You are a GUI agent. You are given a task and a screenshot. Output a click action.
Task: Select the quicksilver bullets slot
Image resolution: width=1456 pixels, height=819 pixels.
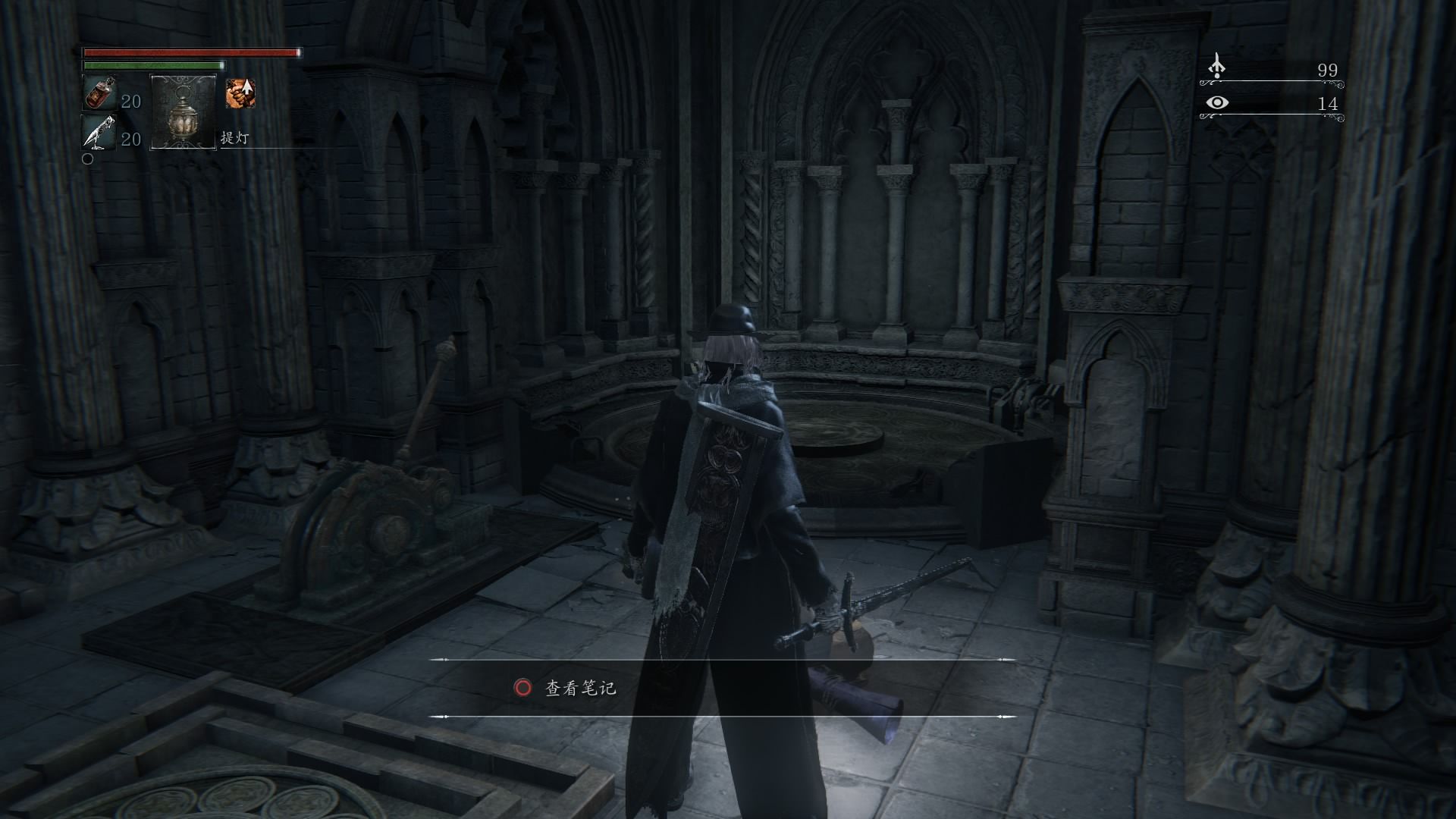(x=99, y=132)
